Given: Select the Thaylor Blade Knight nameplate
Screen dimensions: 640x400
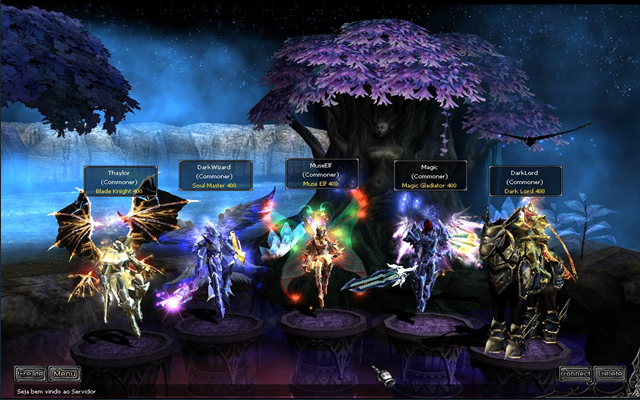Looking at the screenshot, I should coord(120,180).
